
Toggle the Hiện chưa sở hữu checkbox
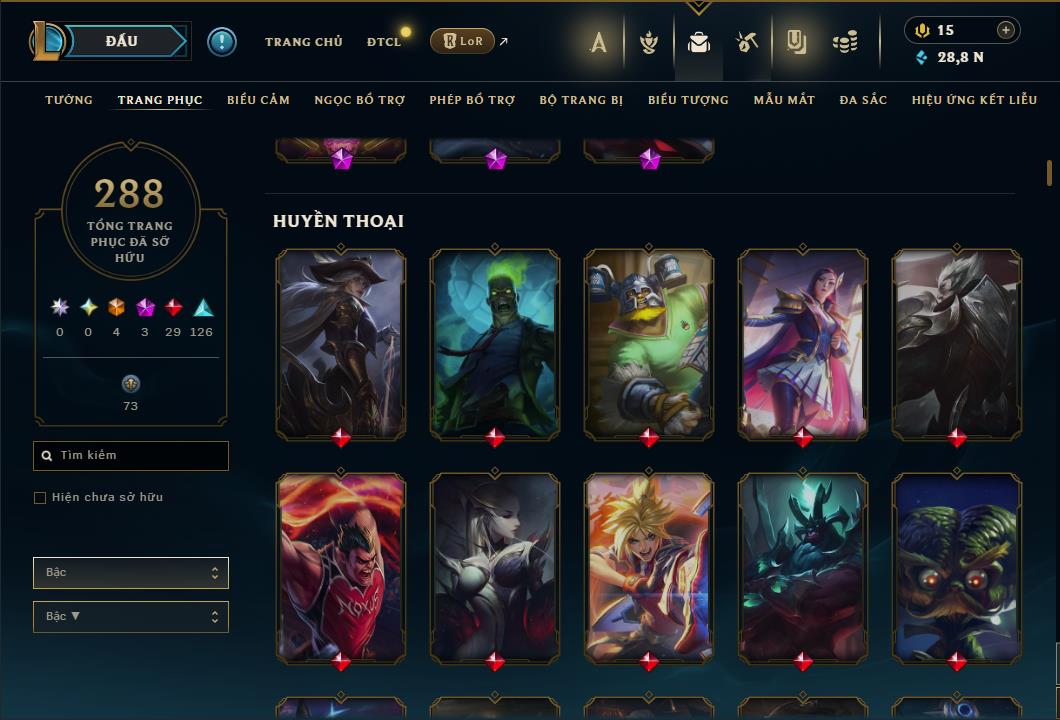click(40, 498)
